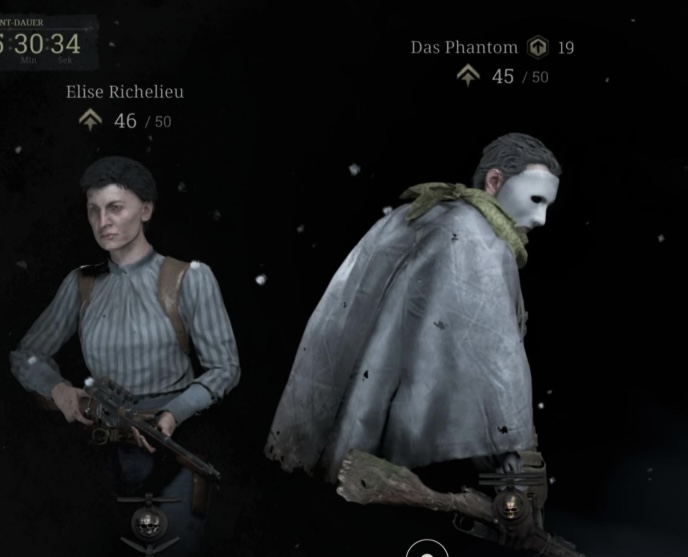Click the skull emblem below Elise Richelieu

point(149,519)
